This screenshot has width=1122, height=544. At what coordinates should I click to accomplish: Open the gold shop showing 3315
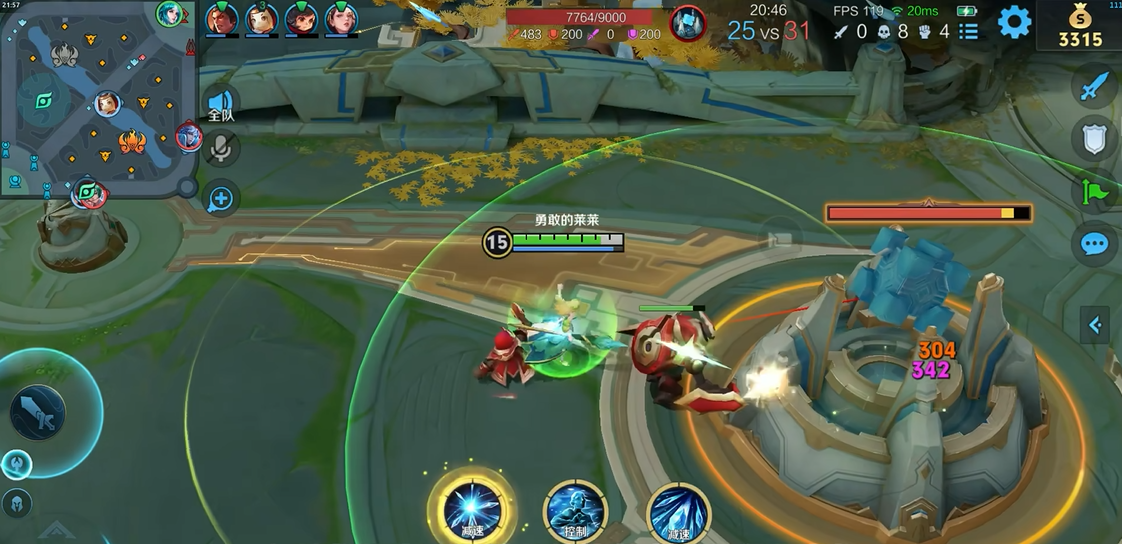coord(1081,27)
